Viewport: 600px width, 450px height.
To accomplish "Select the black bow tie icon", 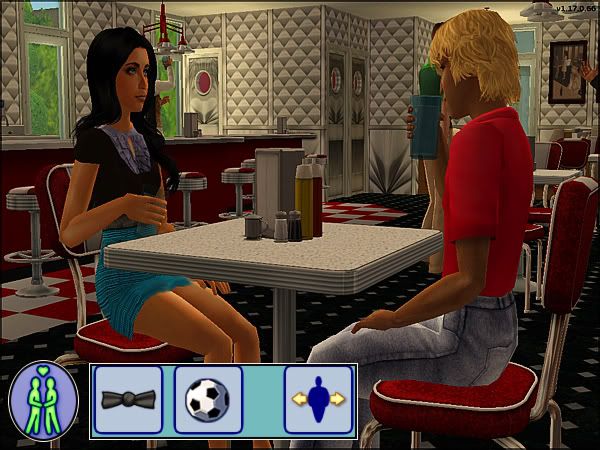I will pos(128,400).
